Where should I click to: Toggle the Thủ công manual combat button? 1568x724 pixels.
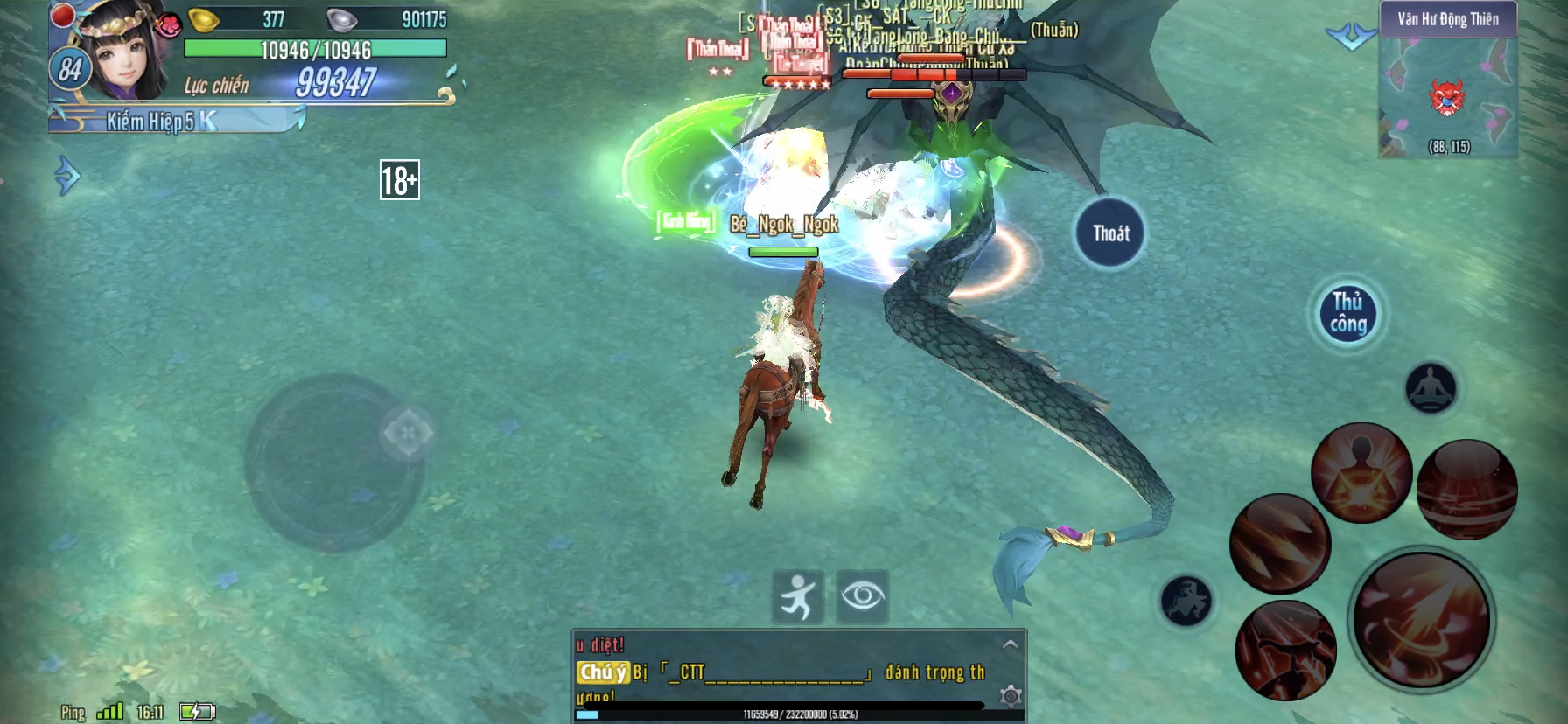(1348, 314)
